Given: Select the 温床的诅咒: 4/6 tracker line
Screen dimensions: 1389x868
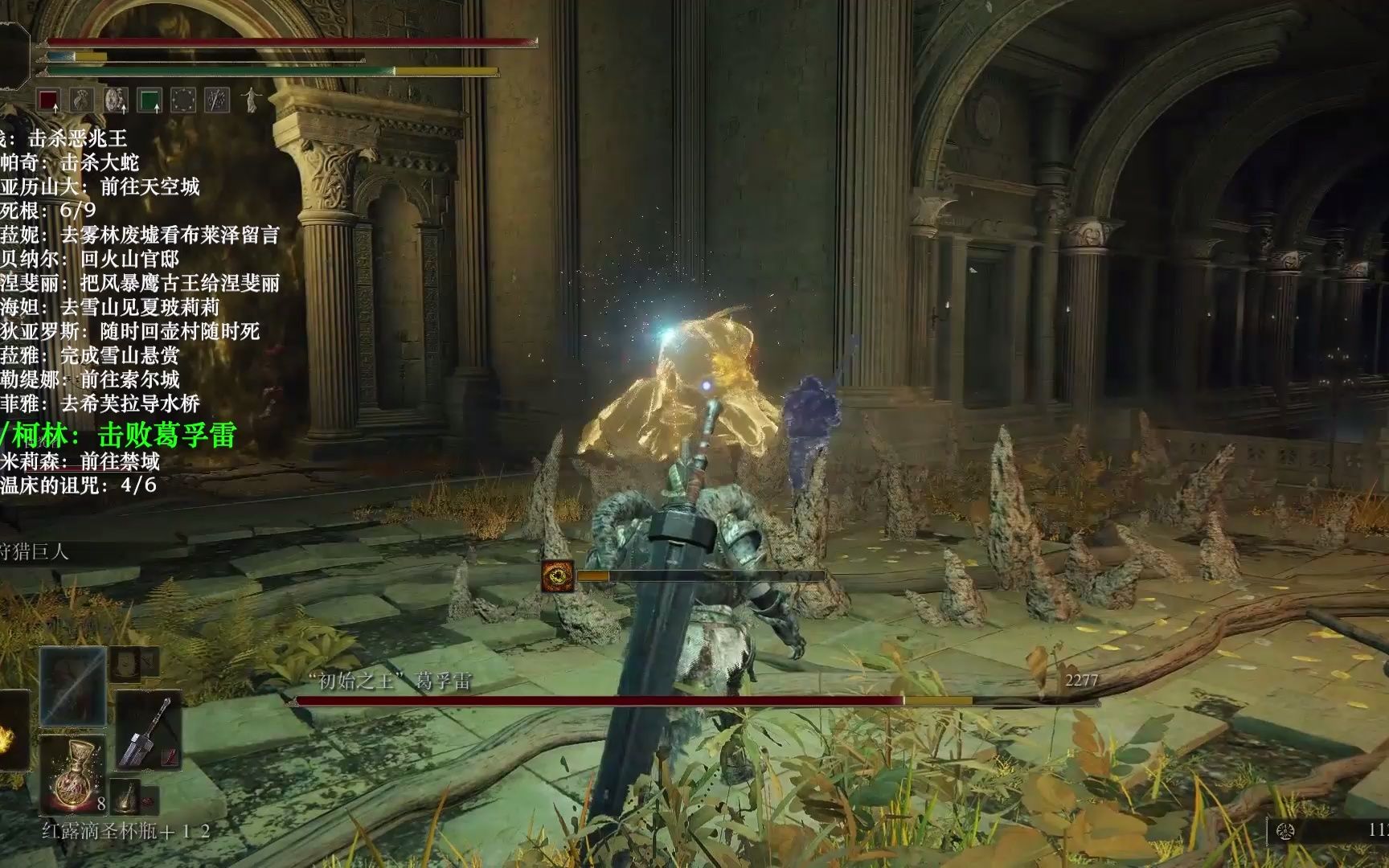Looking at the screenshot, I should click(79, 485).
